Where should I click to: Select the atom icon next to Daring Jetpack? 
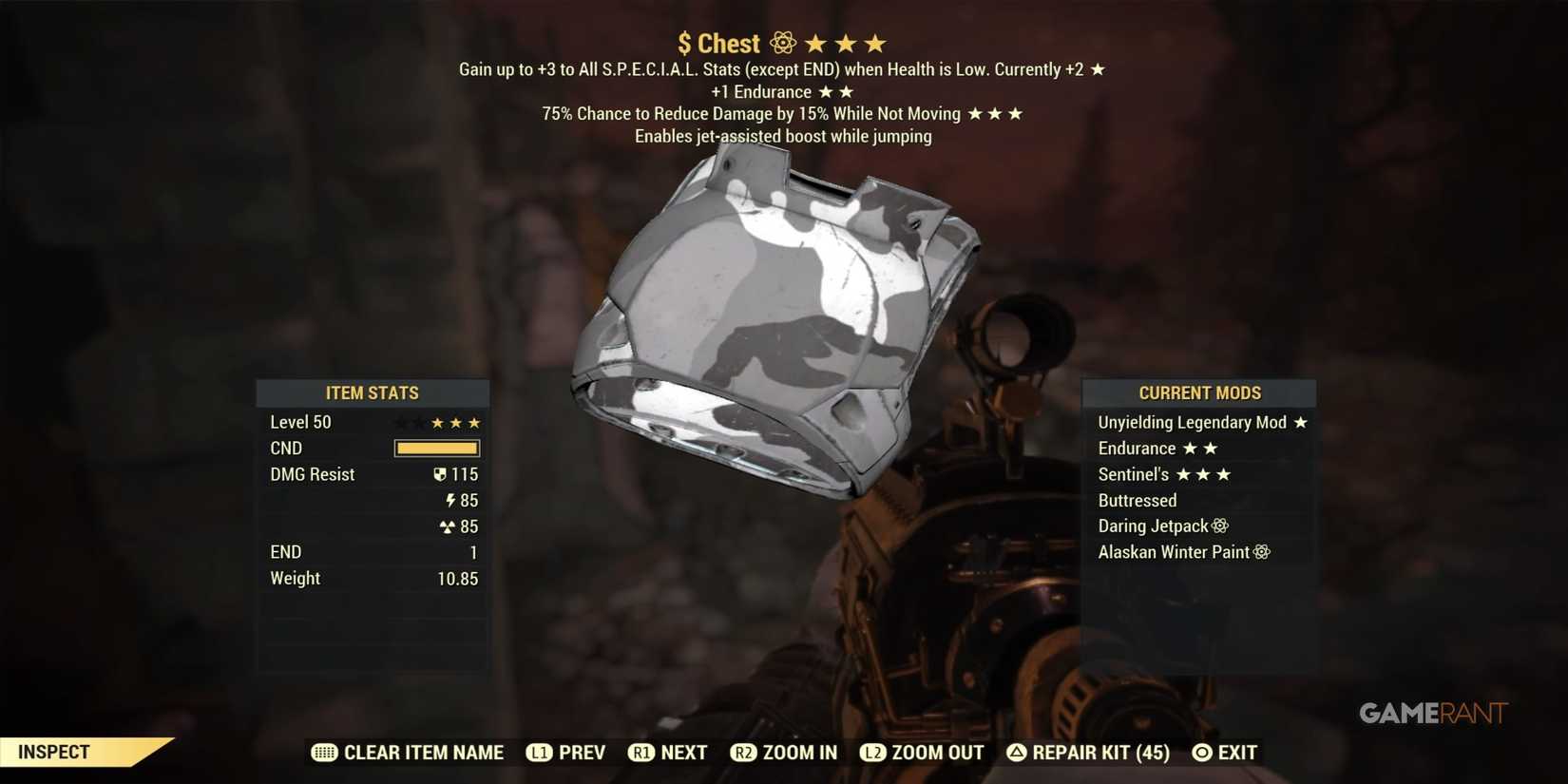click(x=1221, y=526)
